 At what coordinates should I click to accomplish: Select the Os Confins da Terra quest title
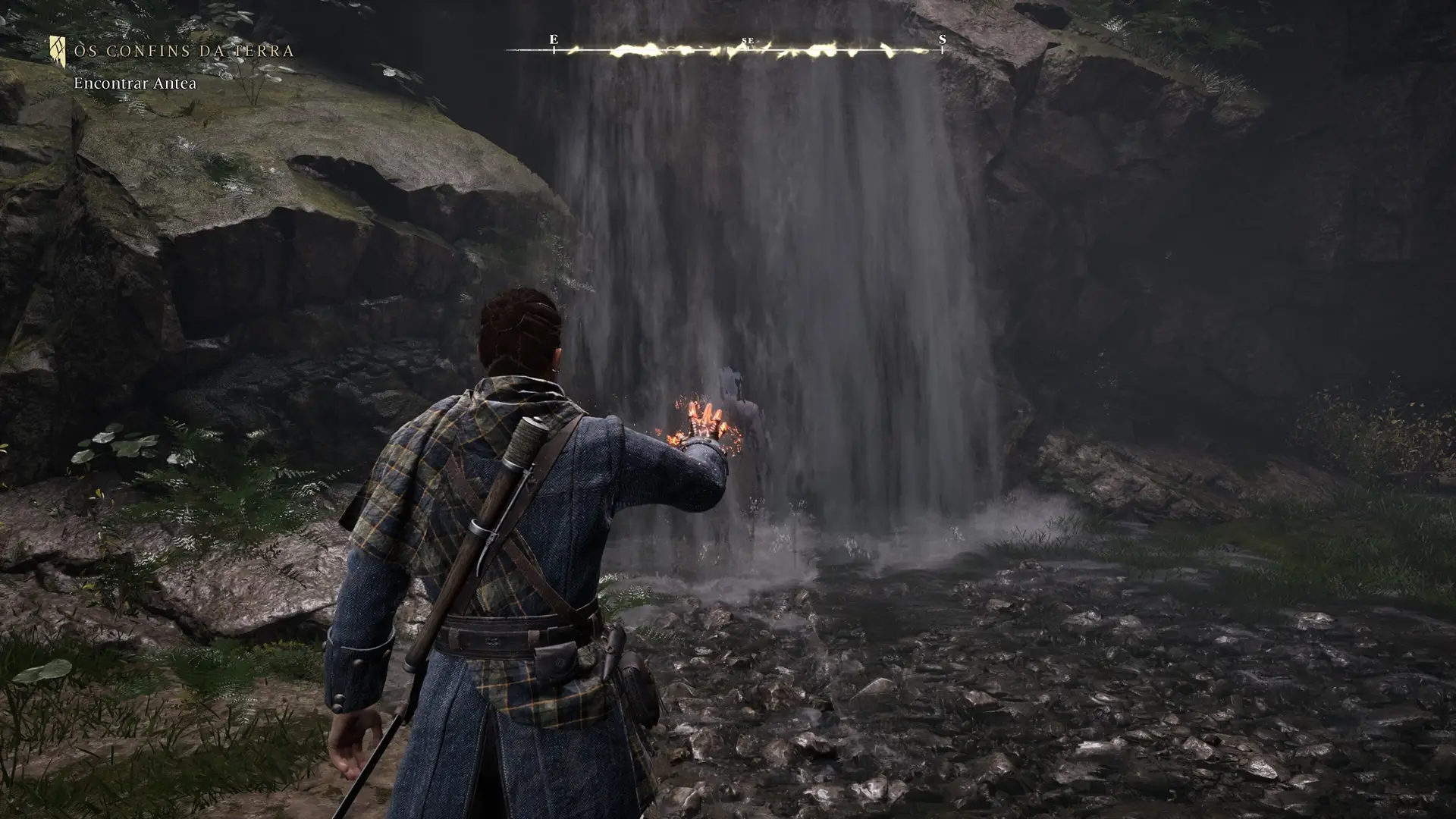(184, 52)
